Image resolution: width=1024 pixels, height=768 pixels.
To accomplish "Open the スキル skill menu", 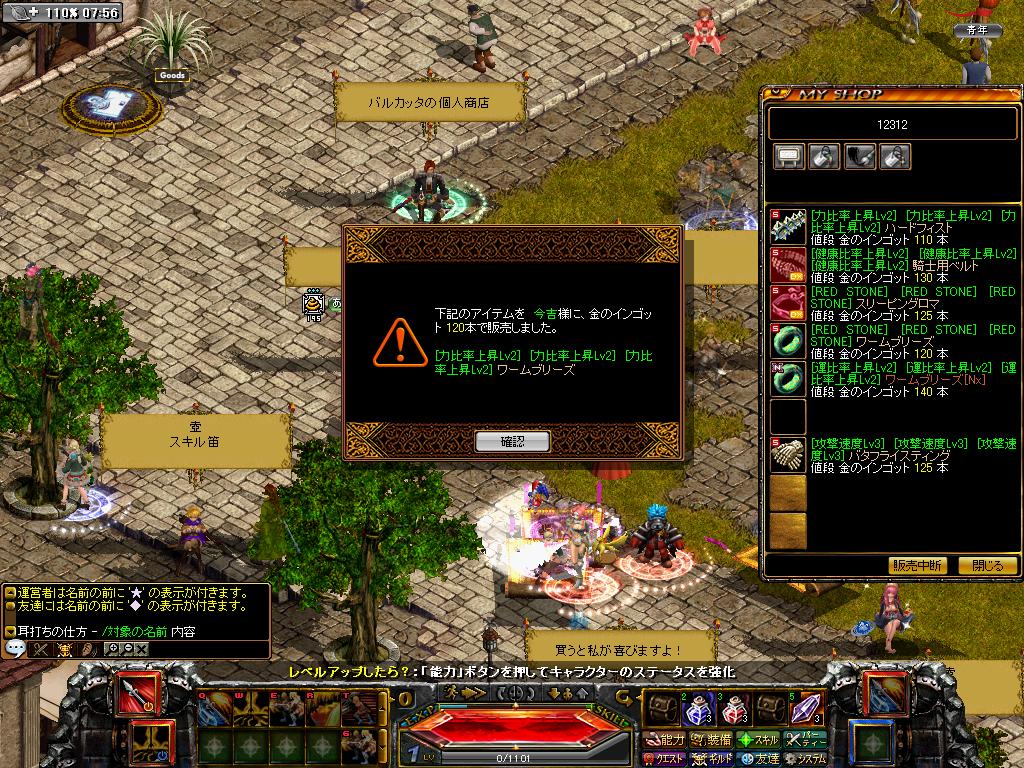I will 759,740.
